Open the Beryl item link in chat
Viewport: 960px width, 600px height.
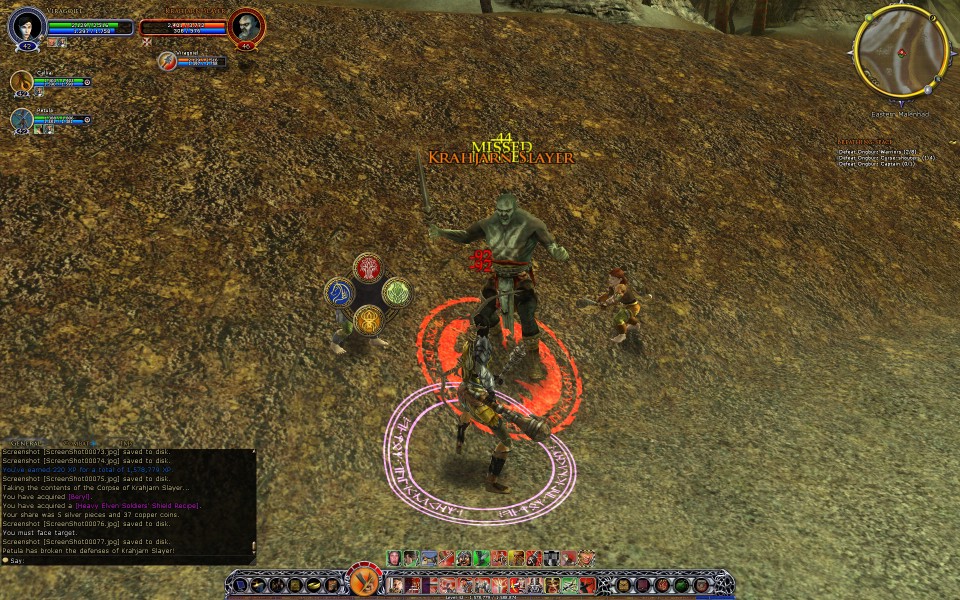tap(80, 496)
